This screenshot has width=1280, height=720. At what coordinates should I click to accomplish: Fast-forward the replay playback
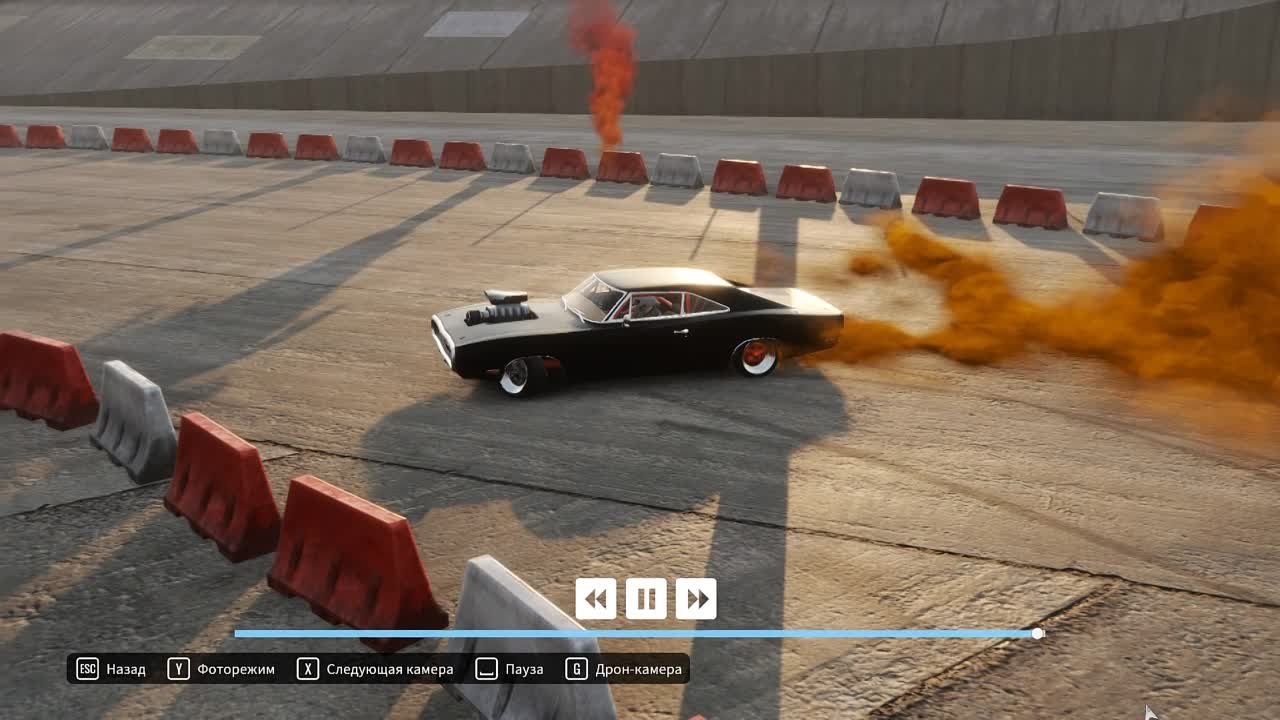pos(696,599)
